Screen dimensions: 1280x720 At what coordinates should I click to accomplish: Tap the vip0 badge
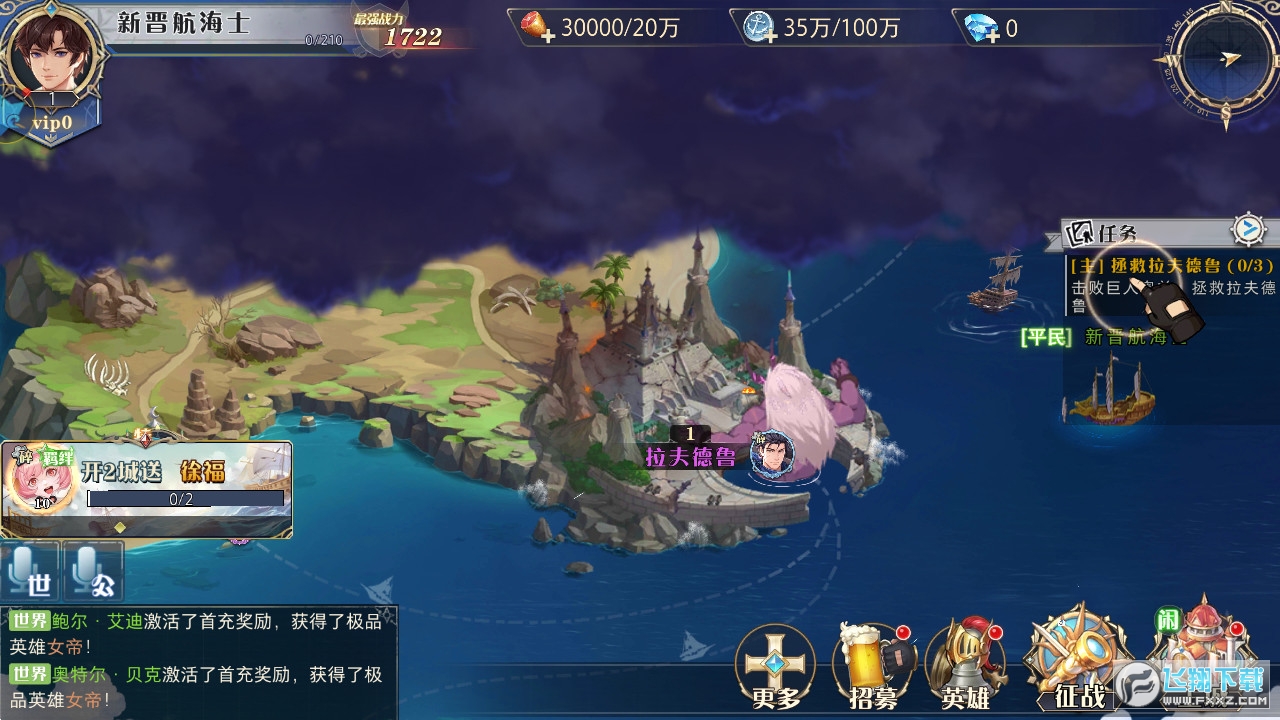click(50, 122)
